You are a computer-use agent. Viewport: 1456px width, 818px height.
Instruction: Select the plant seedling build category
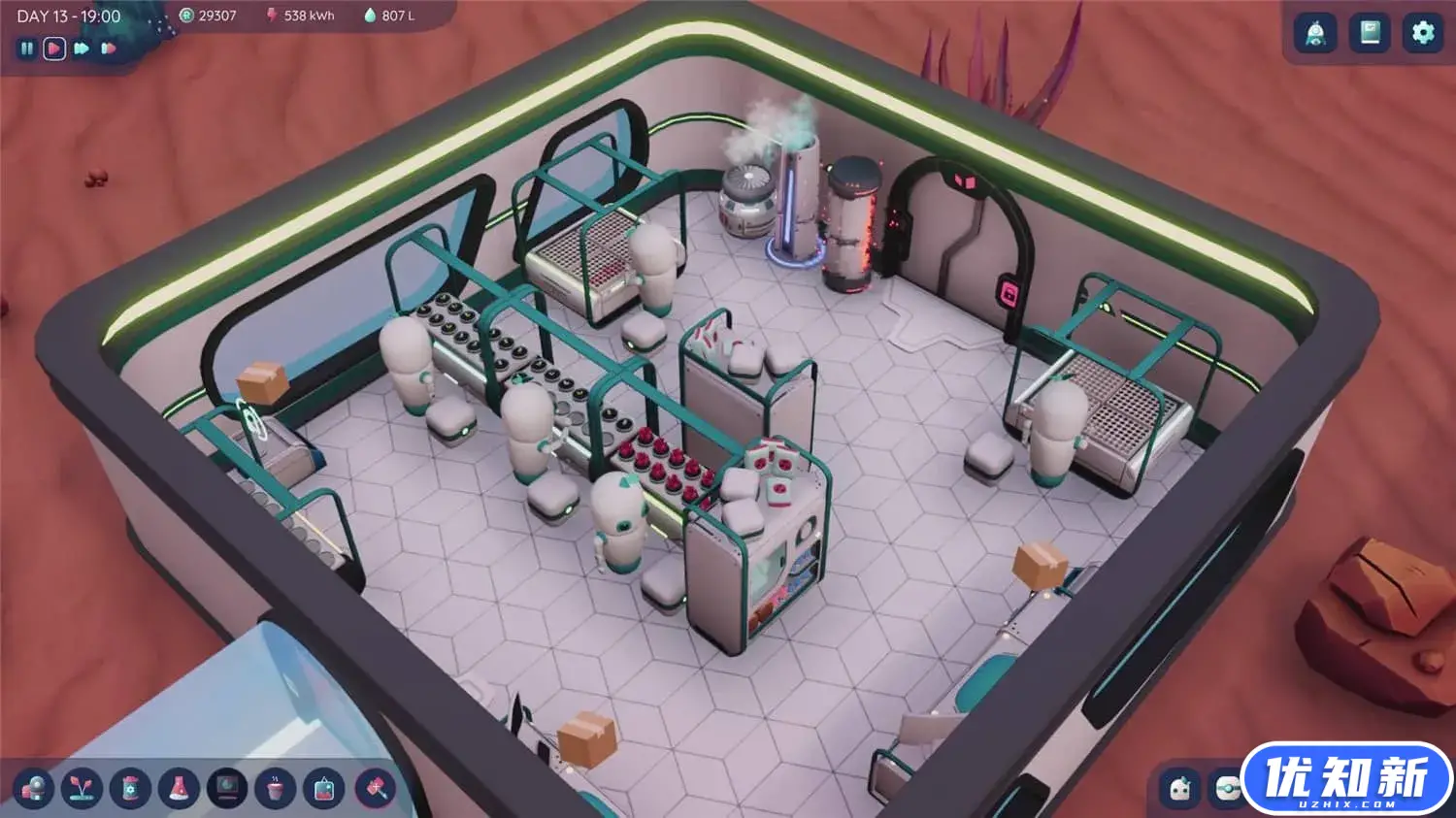tap(82, 788)
